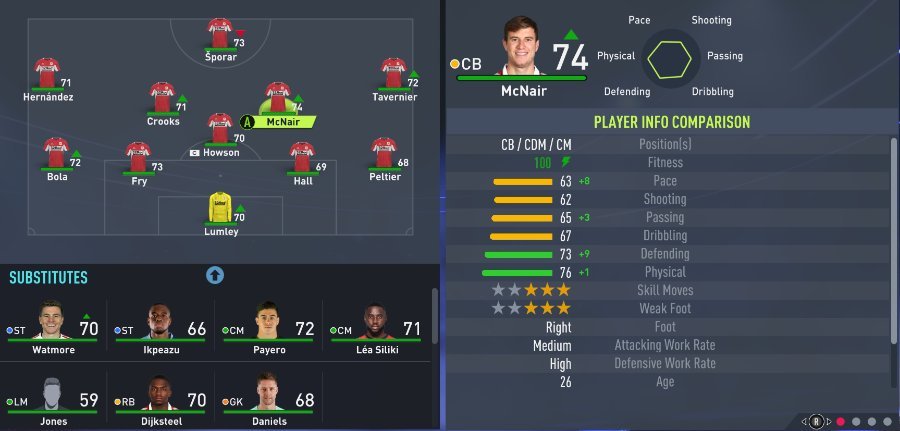This screenshot has height=431, width=900.
Task: Click the blue up-arrow above substitutes
Action: coord(215,275)
